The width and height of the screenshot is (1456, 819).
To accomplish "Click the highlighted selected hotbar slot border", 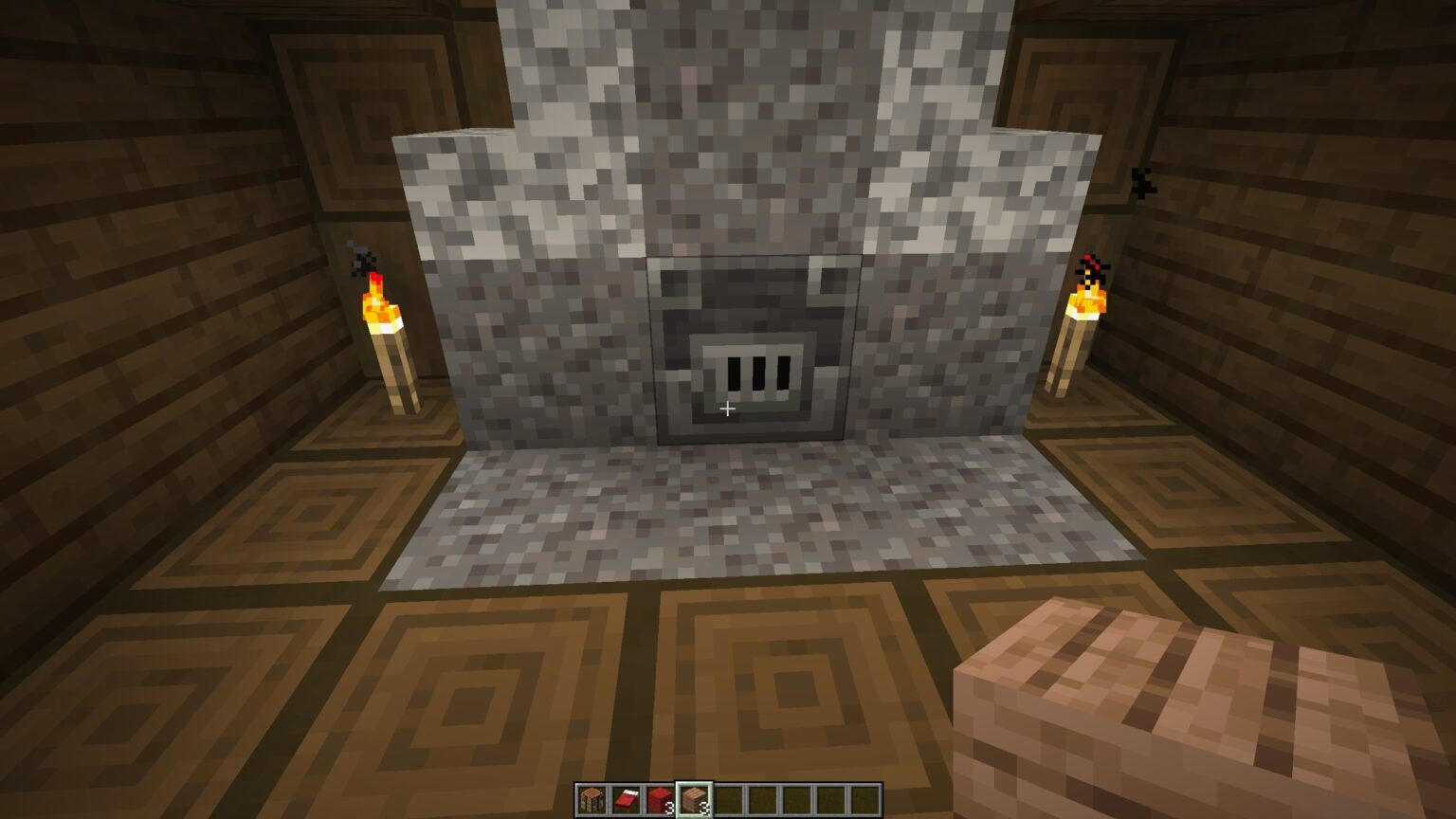I will coord(694,781).
